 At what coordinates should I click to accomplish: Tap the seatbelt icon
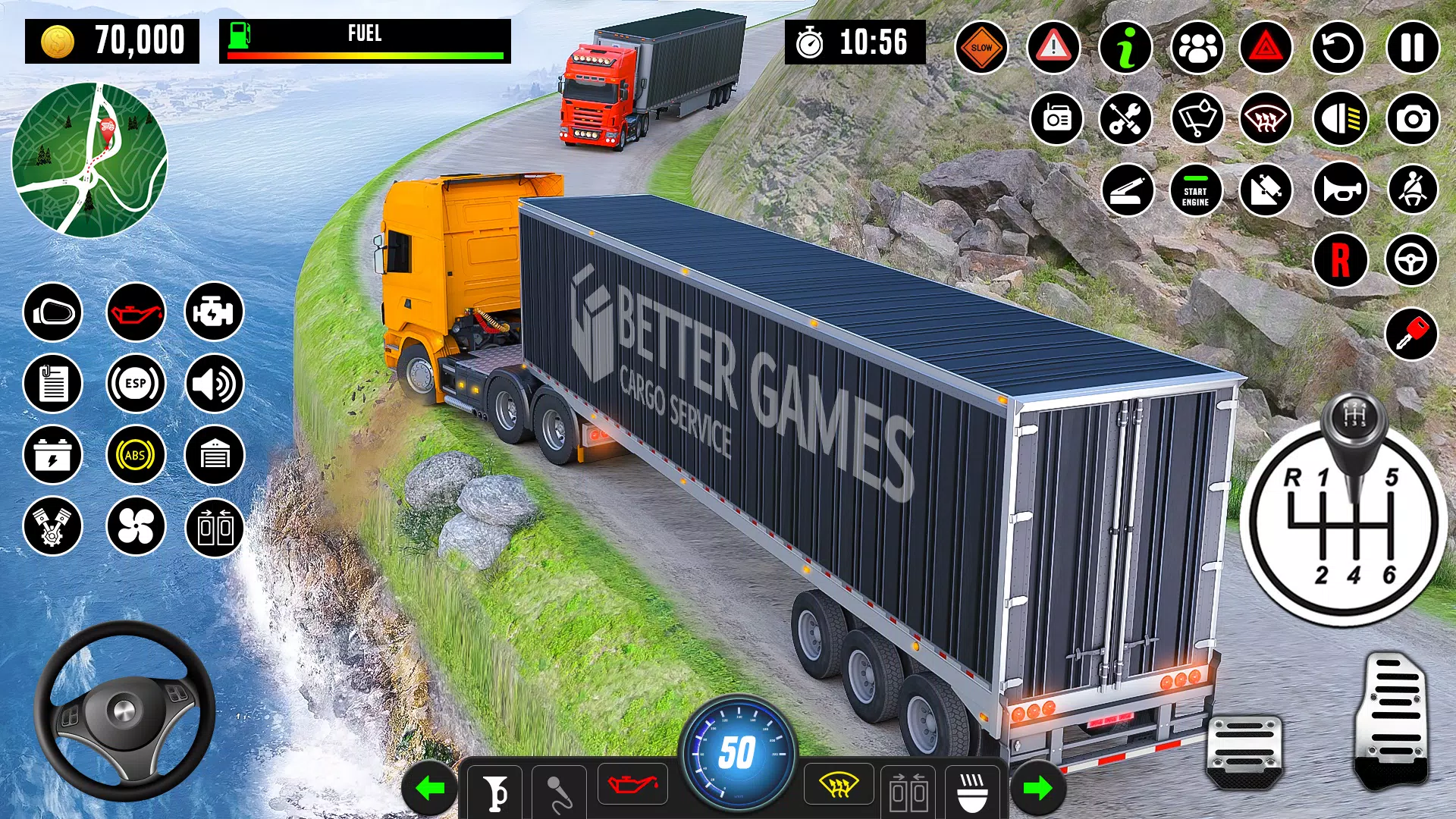pos(1412,190)
